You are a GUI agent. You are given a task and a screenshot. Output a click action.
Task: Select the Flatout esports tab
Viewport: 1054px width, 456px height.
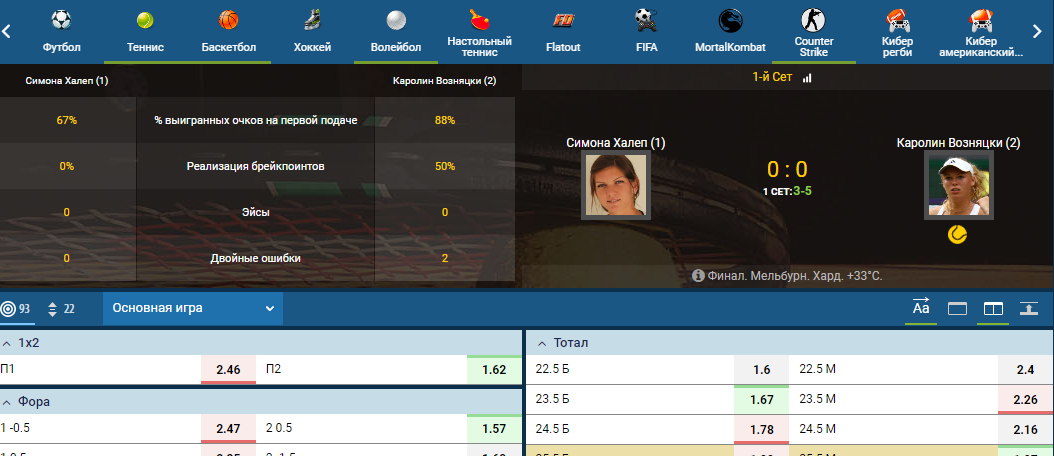(563, 31)
